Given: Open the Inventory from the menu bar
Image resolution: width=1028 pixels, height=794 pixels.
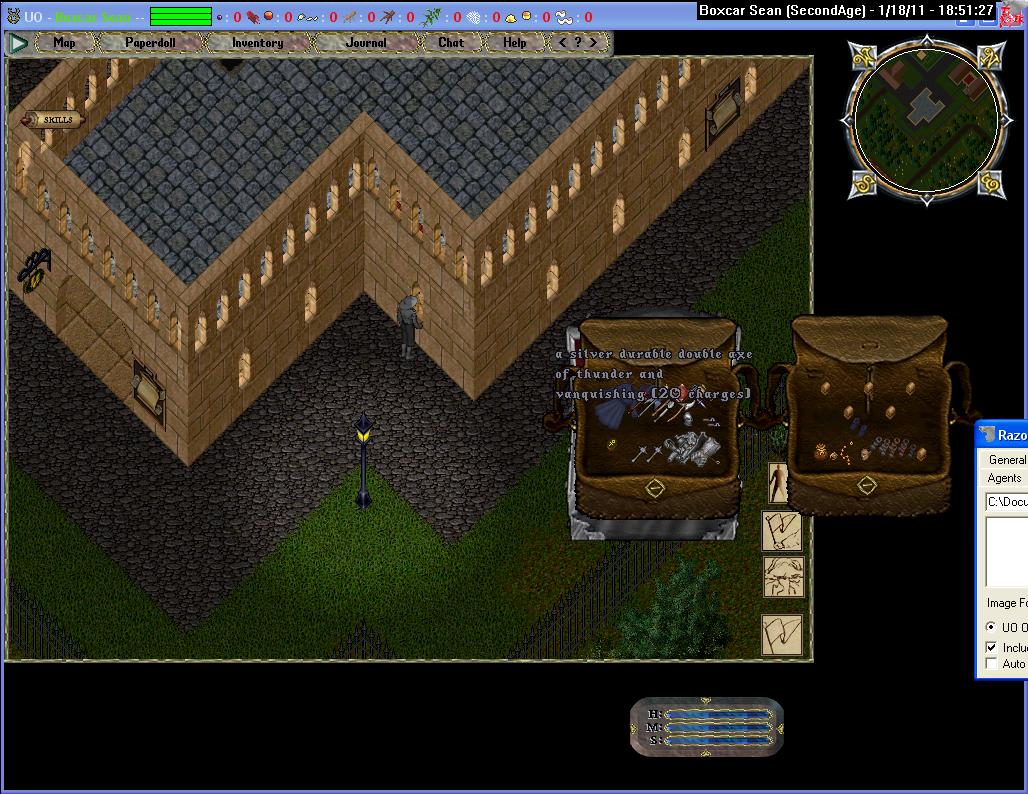Looking at the screenshot, I should tap(257, 43).
